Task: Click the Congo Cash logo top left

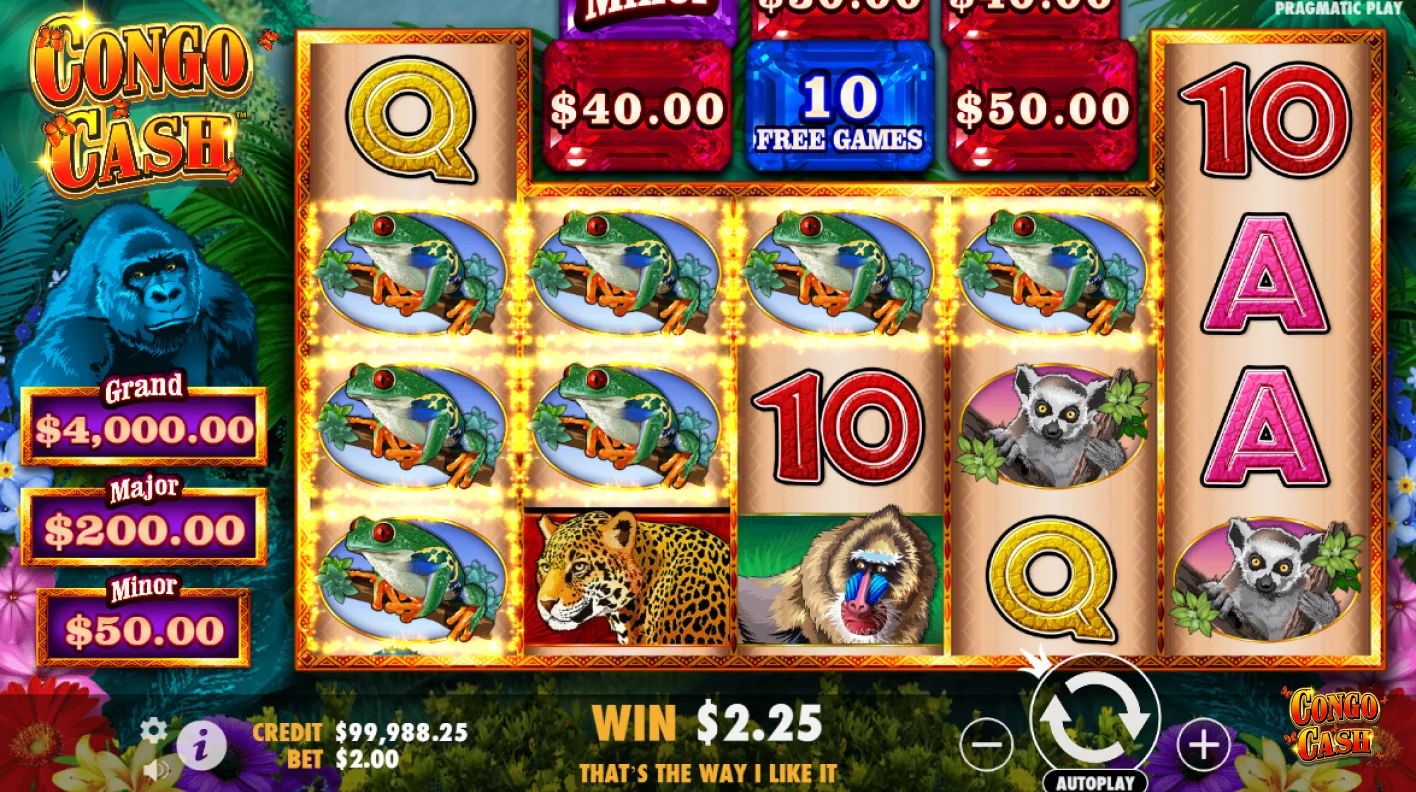Action: [x=140, y=95]
